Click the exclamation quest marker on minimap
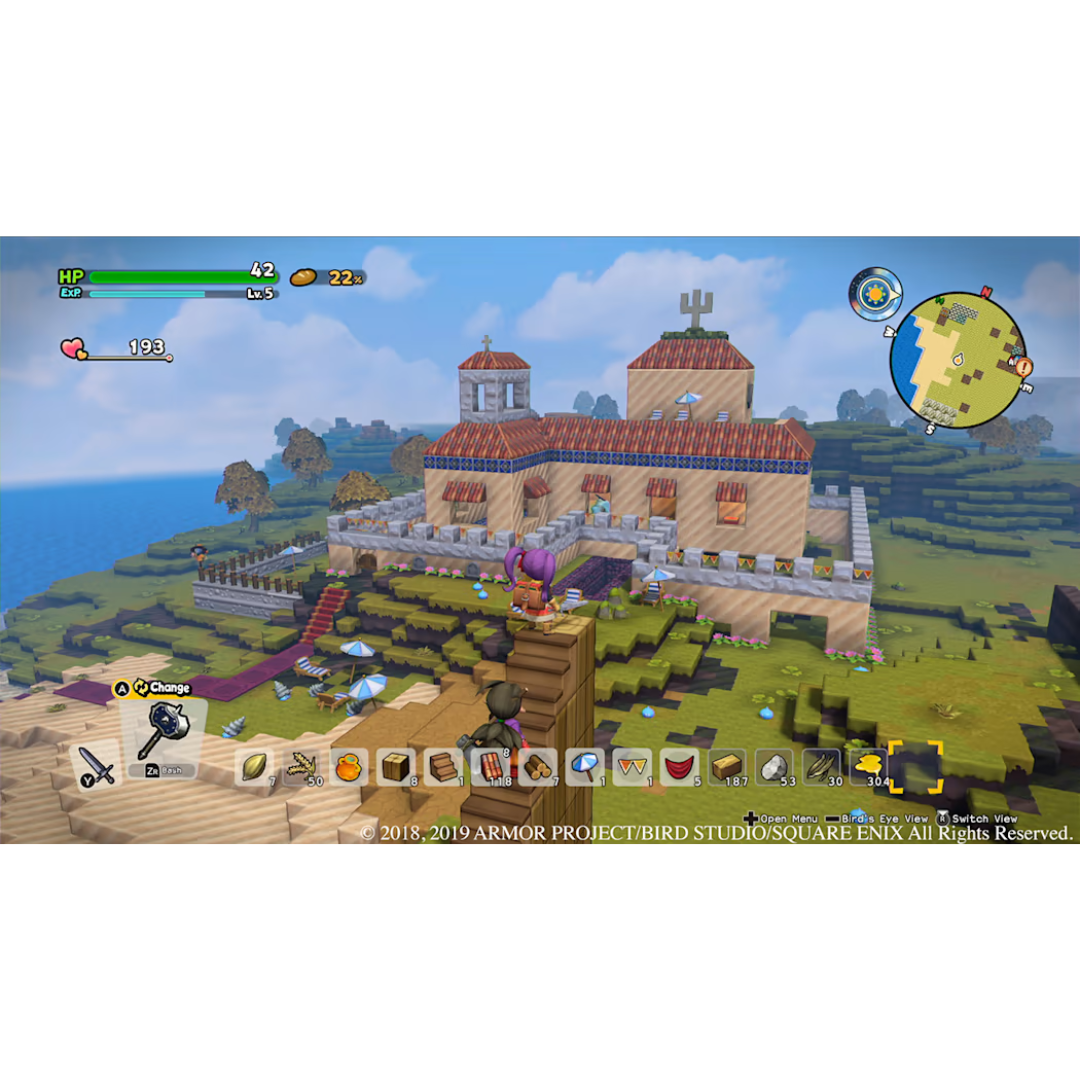This screenshot has width=1080, height=1080. coord(1024,367)
